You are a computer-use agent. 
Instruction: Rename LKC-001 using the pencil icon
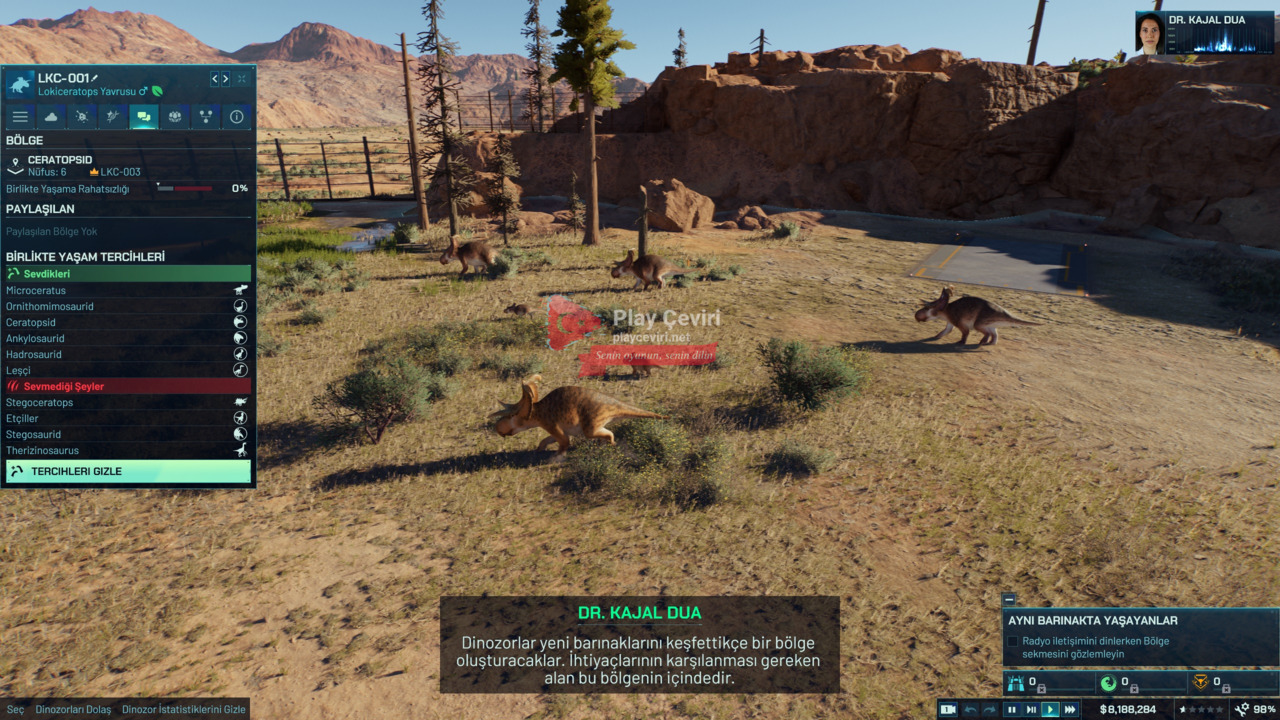point(96,78)
